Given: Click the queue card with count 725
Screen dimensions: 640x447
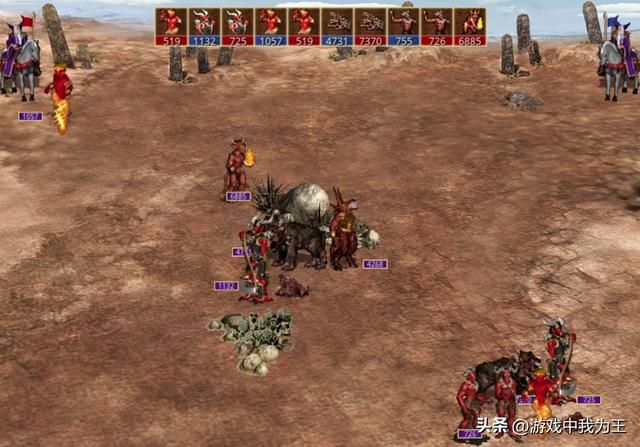Looking at the screenshot, I should click(x=237, y=26).
